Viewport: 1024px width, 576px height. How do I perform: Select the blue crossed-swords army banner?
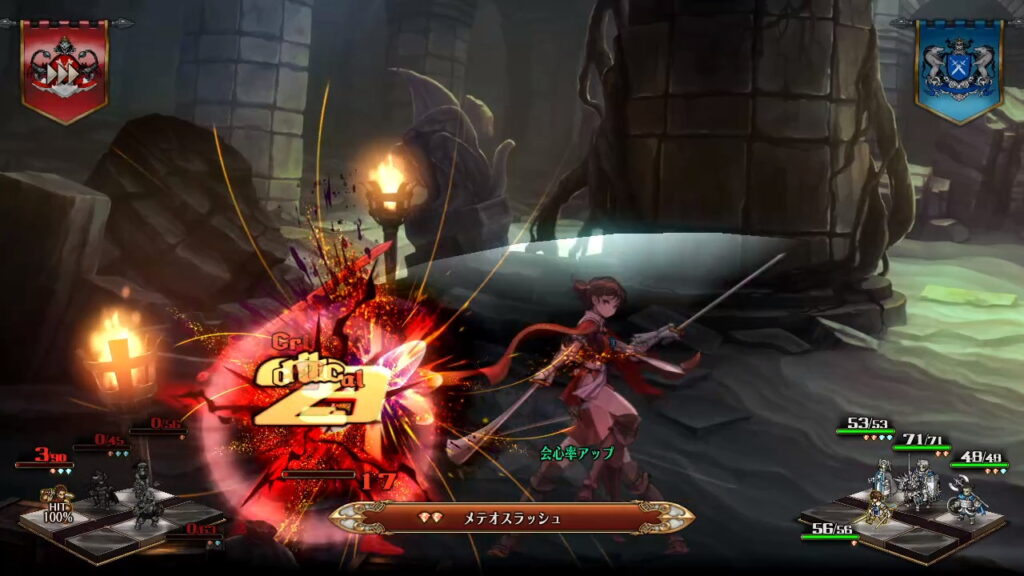coord(958,68)
